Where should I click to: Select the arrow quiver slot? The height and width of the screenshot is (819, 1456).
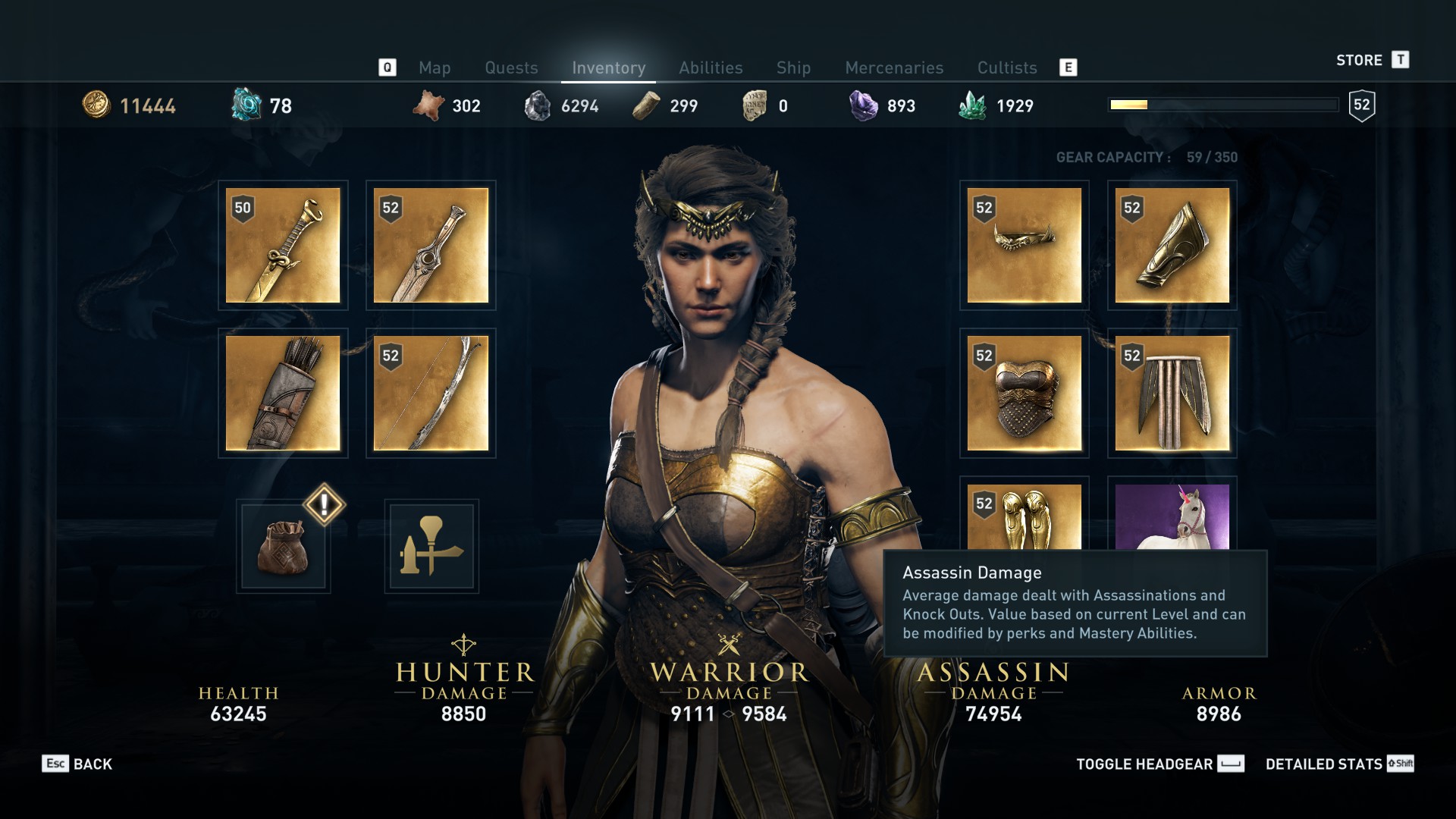283,393
